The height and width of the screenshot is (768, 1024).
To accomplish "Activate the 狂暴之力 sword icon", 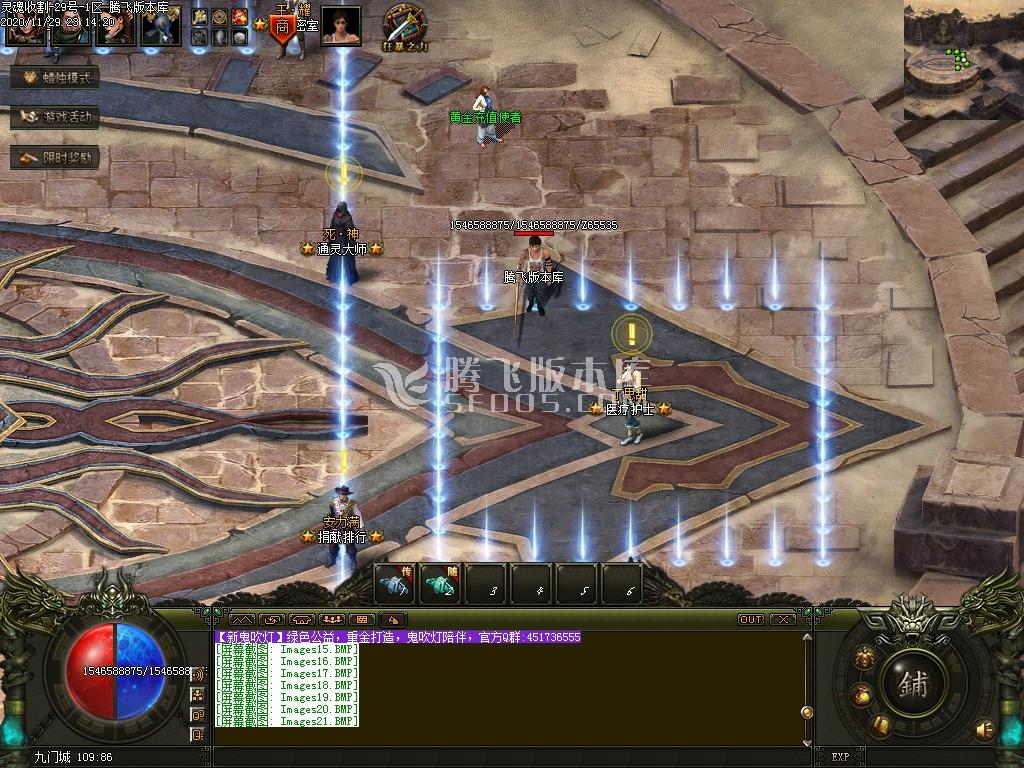I will pyautogui.click(x=404, y=24).
